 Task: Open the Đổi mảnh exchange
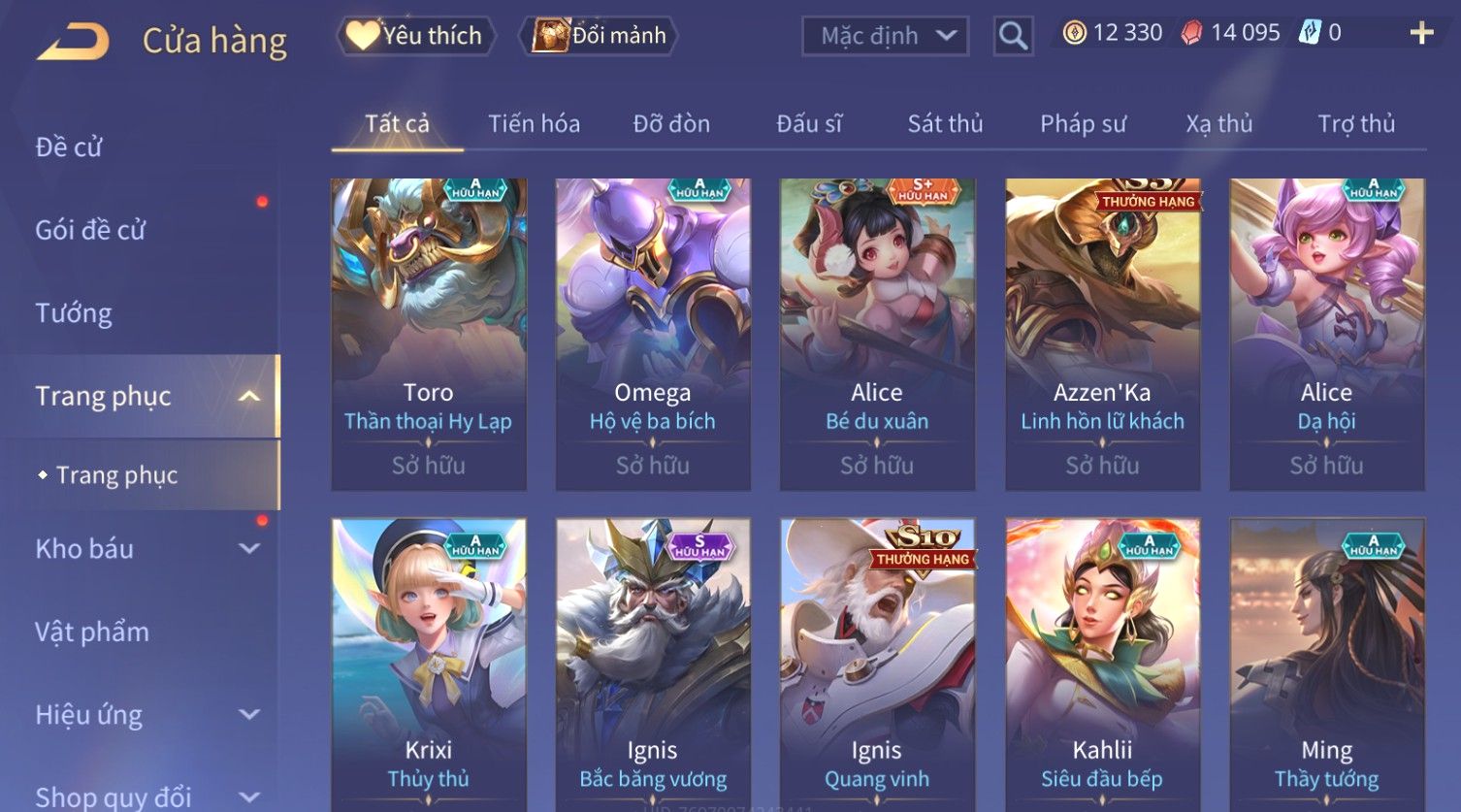[601, 36]
